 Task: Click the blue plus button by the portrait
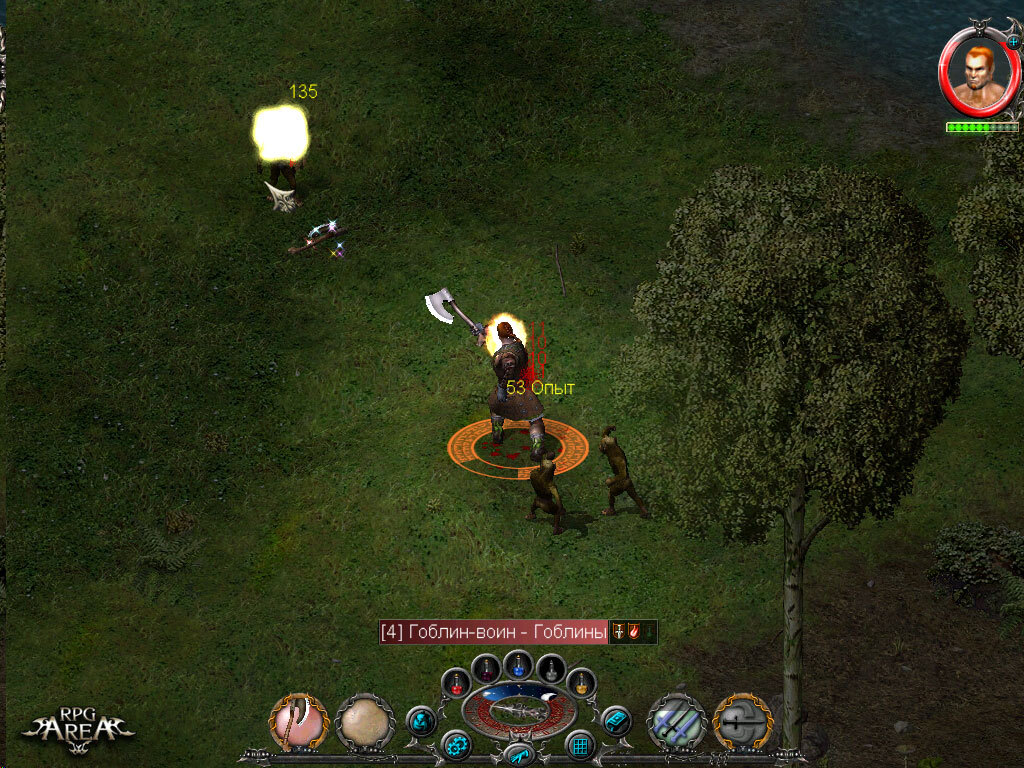pos(1013,42)
